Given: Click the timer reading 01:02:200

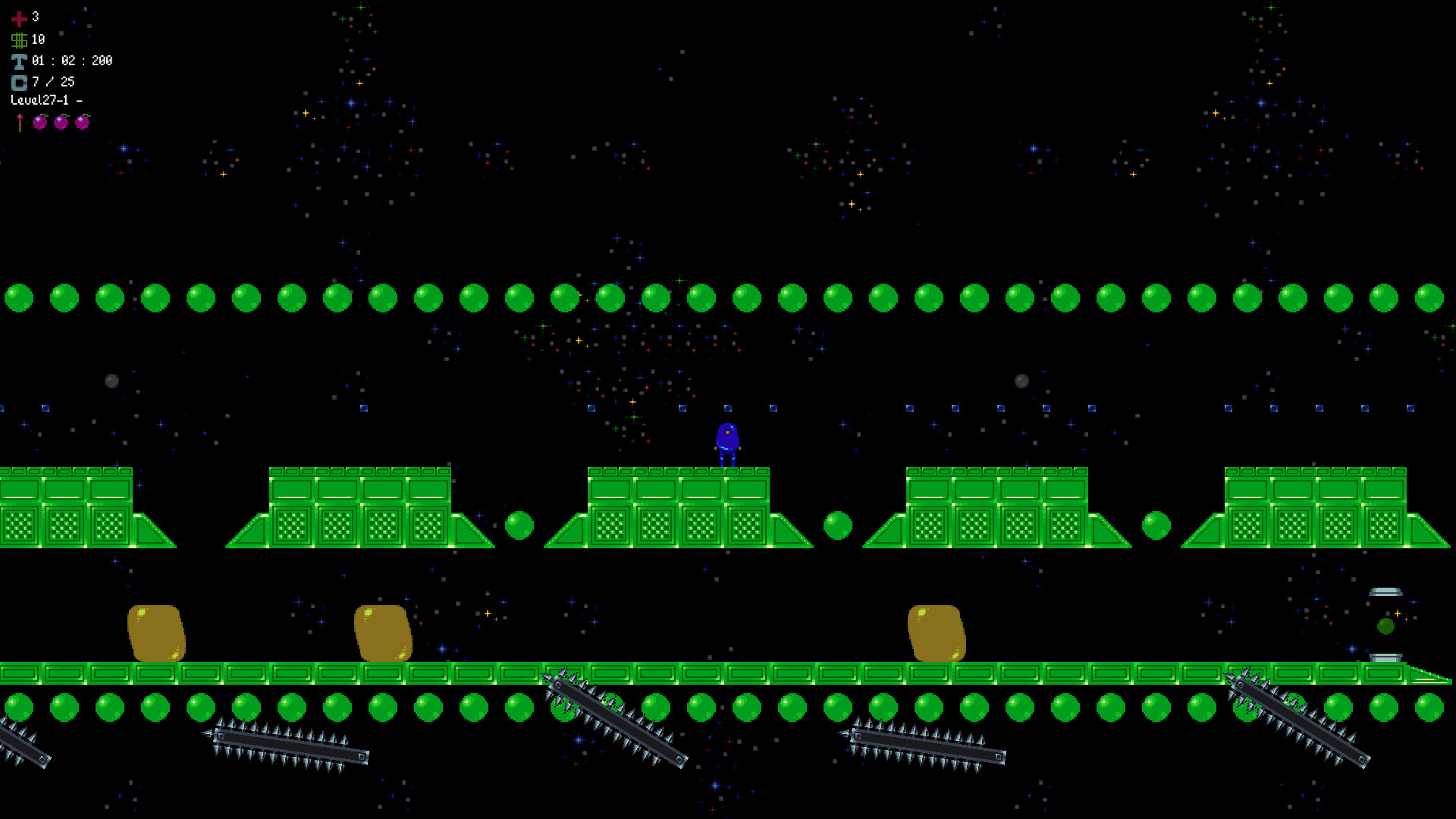Looking at the screenshot, I should 72,60.
